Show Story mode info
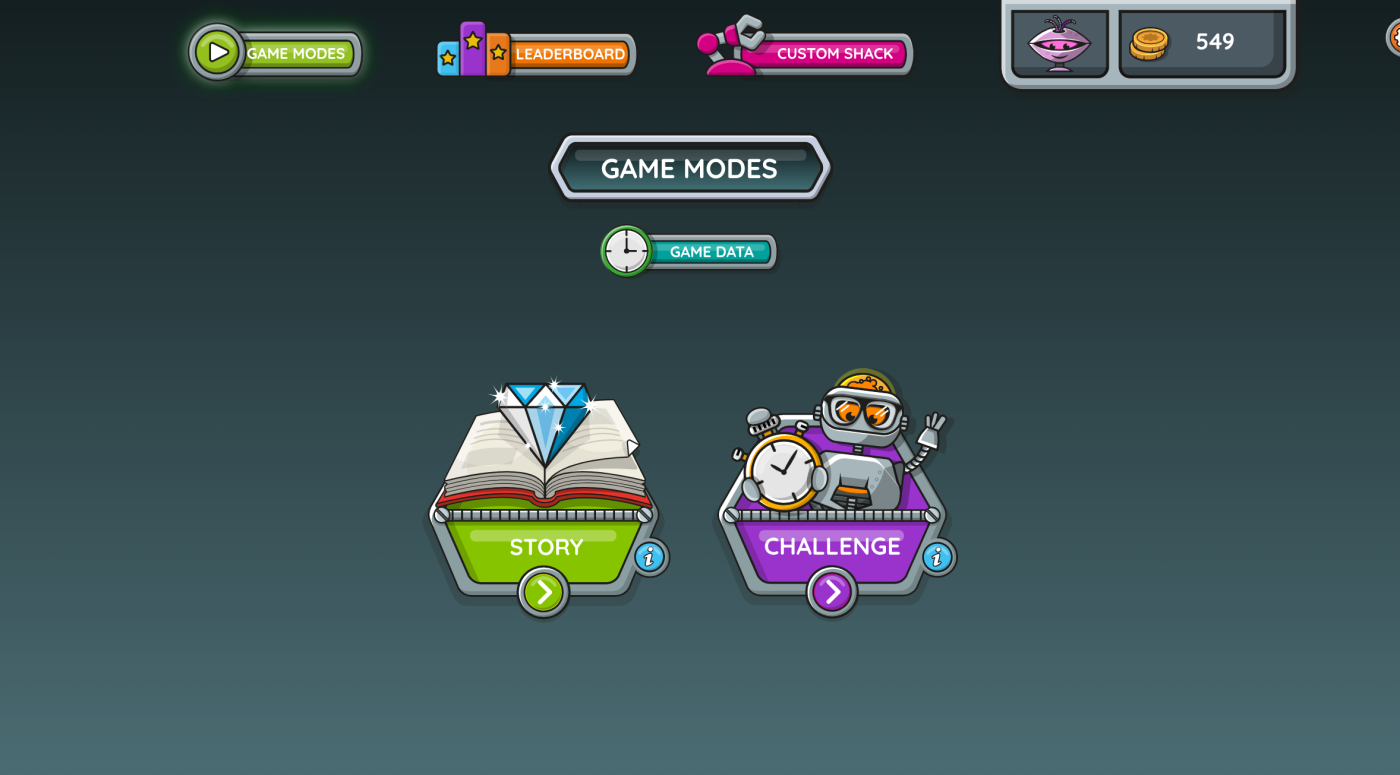 coord(650,557)
